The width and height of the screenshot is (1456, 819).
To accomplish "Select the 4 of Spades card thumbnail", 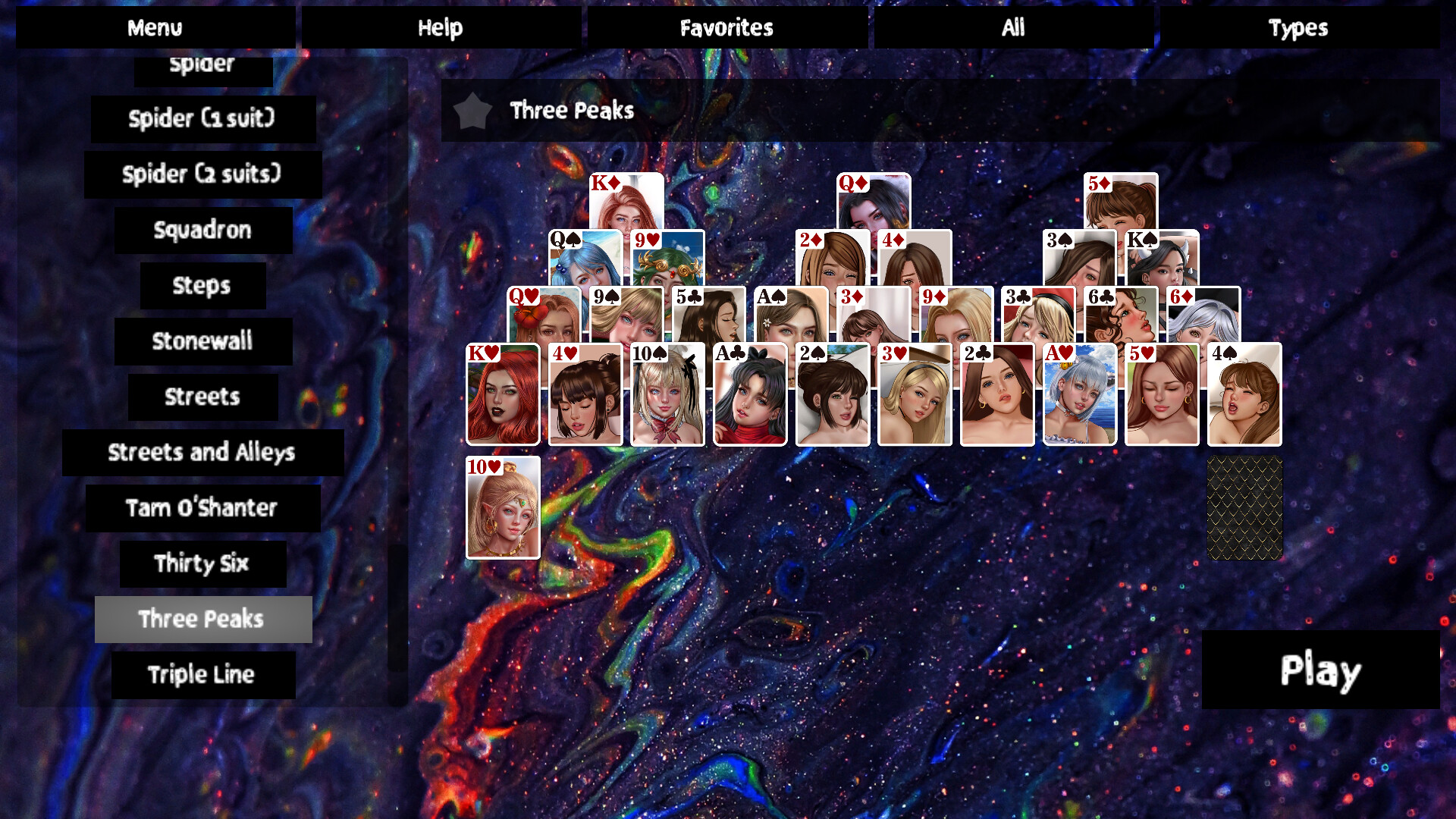I will 1244,394.
